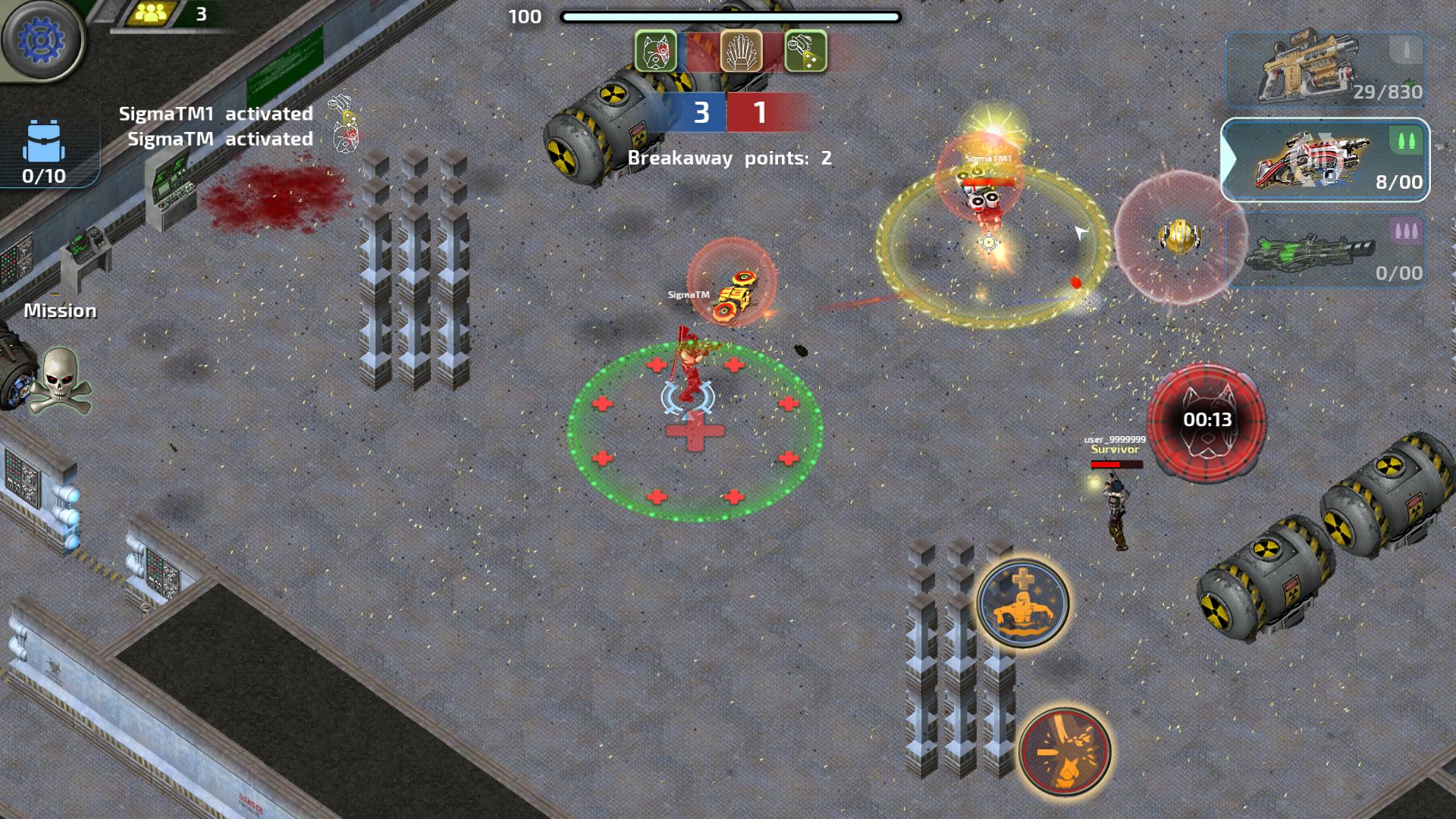Viewport: 1456px width, 819px height.
Task: Open the Mission skull panel
Action: pos(60,379)
